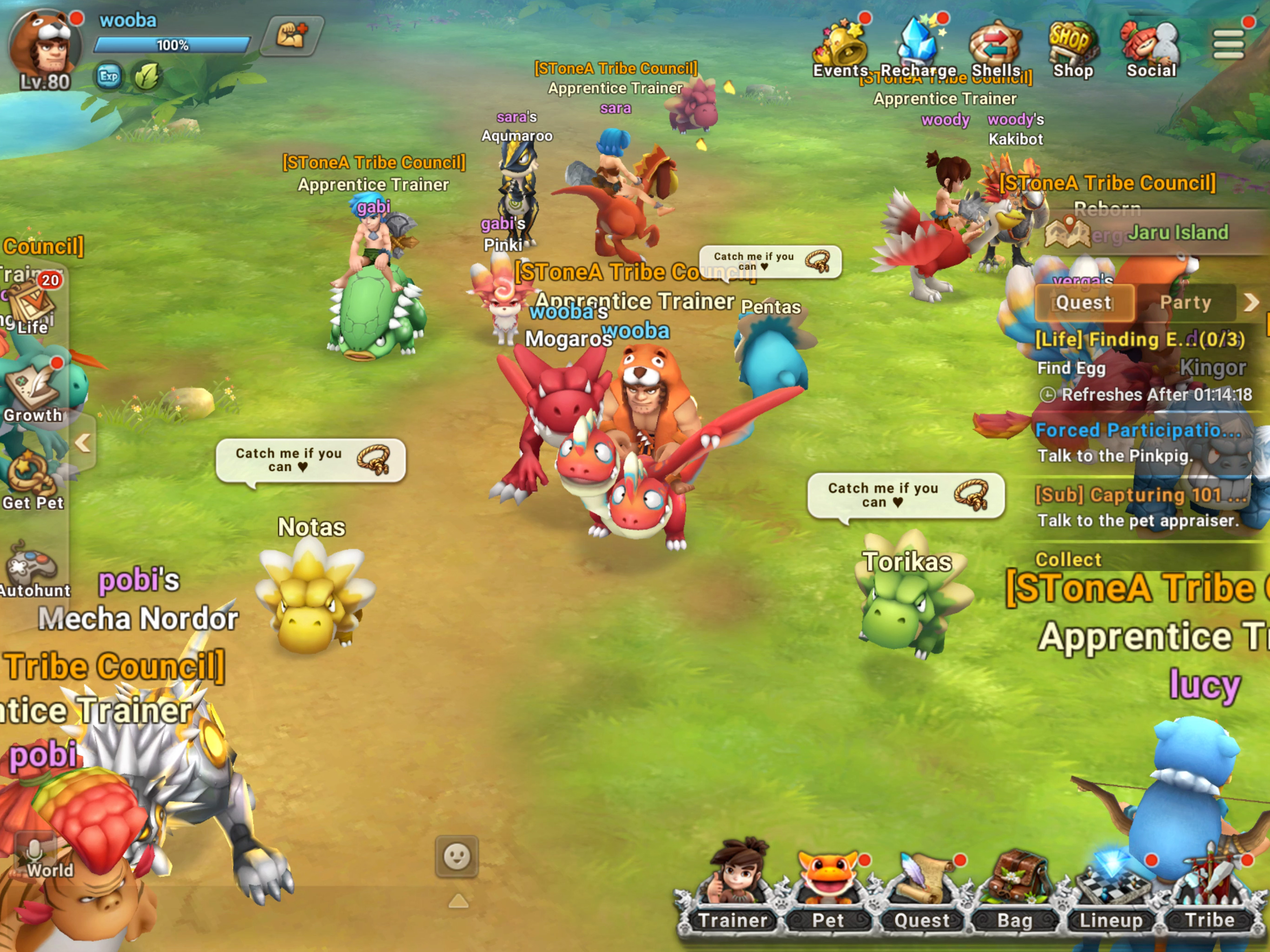Select the Finding Egg life quest
Image resolution: width=1270 pixels, height=952 pixels.
click(1139, 340)
